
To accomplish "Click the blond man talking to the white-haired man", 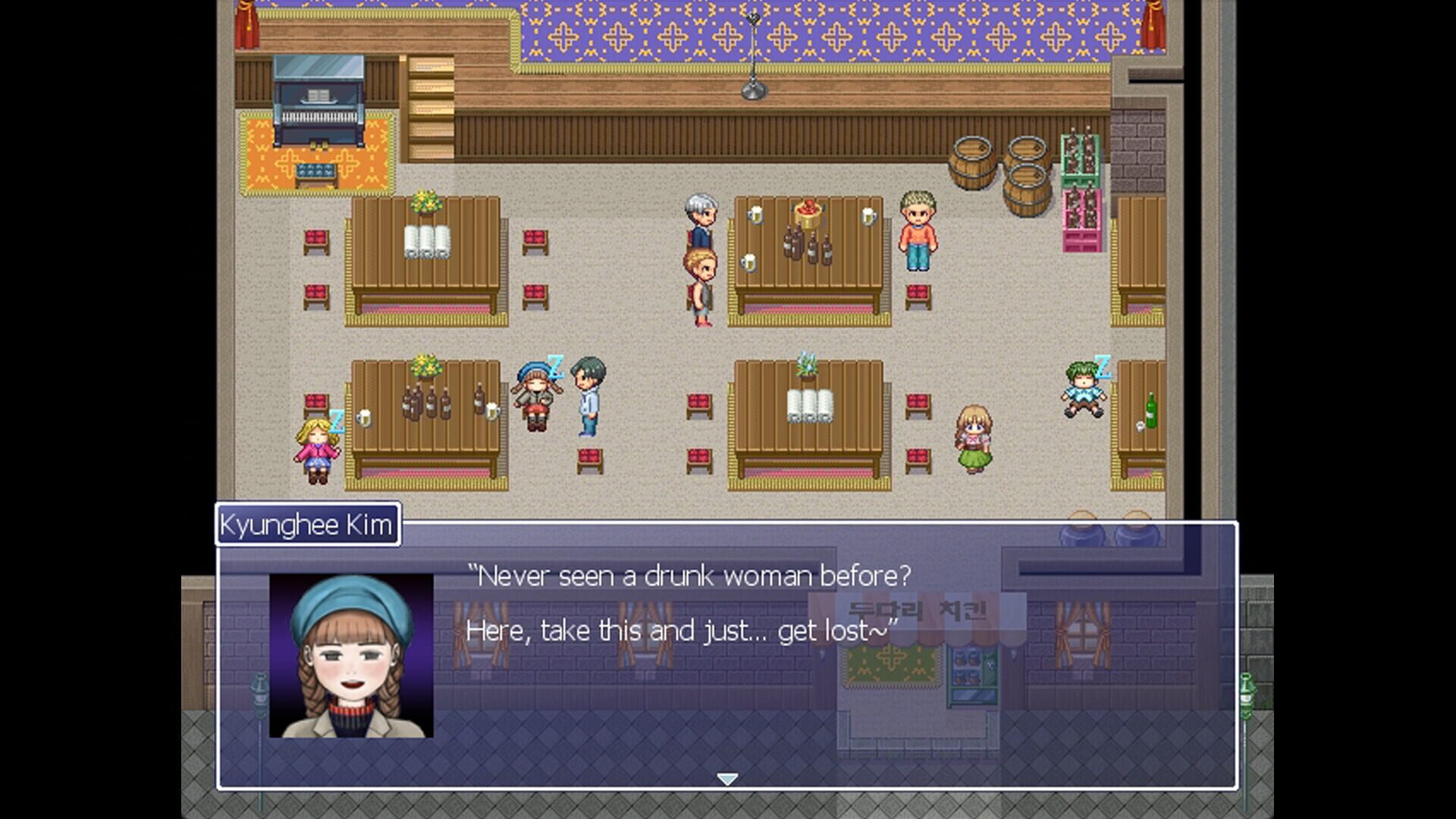I will click(x=701, y=281).
